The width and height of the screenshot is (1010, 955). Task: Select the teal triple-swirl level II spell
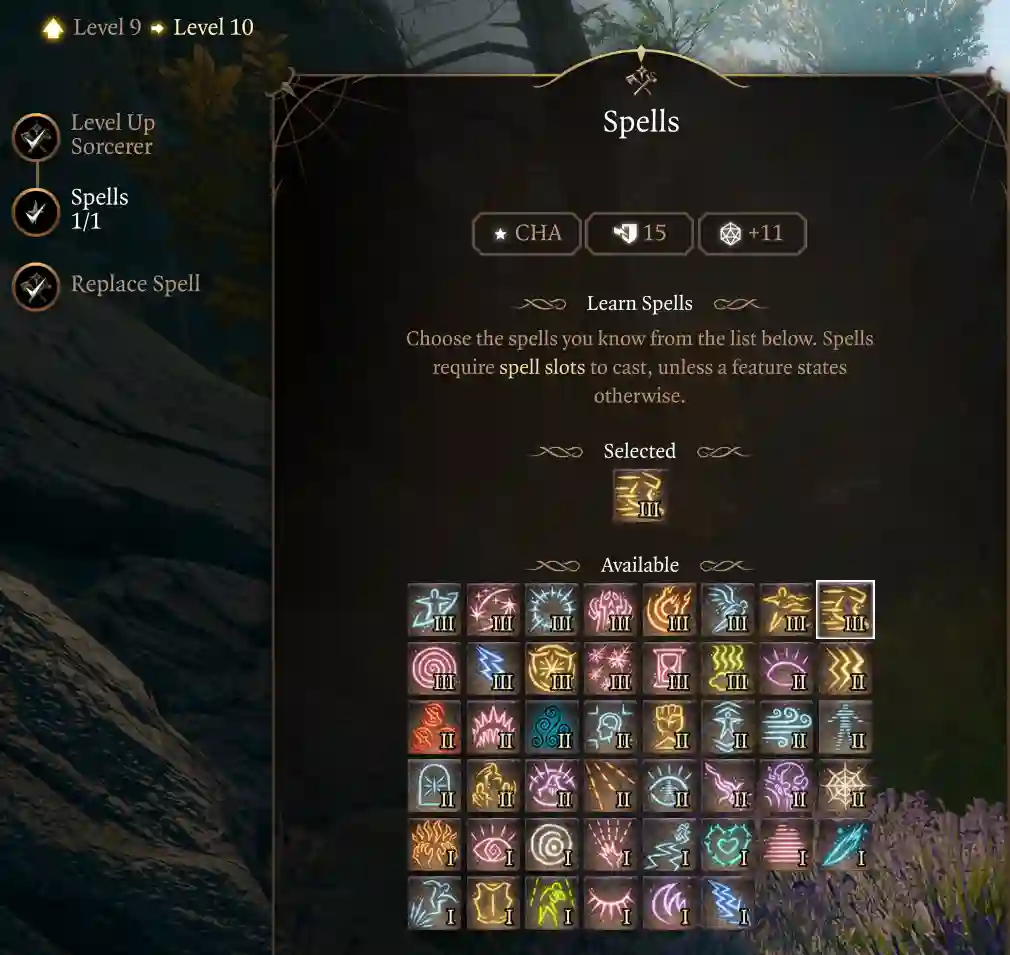552,728
